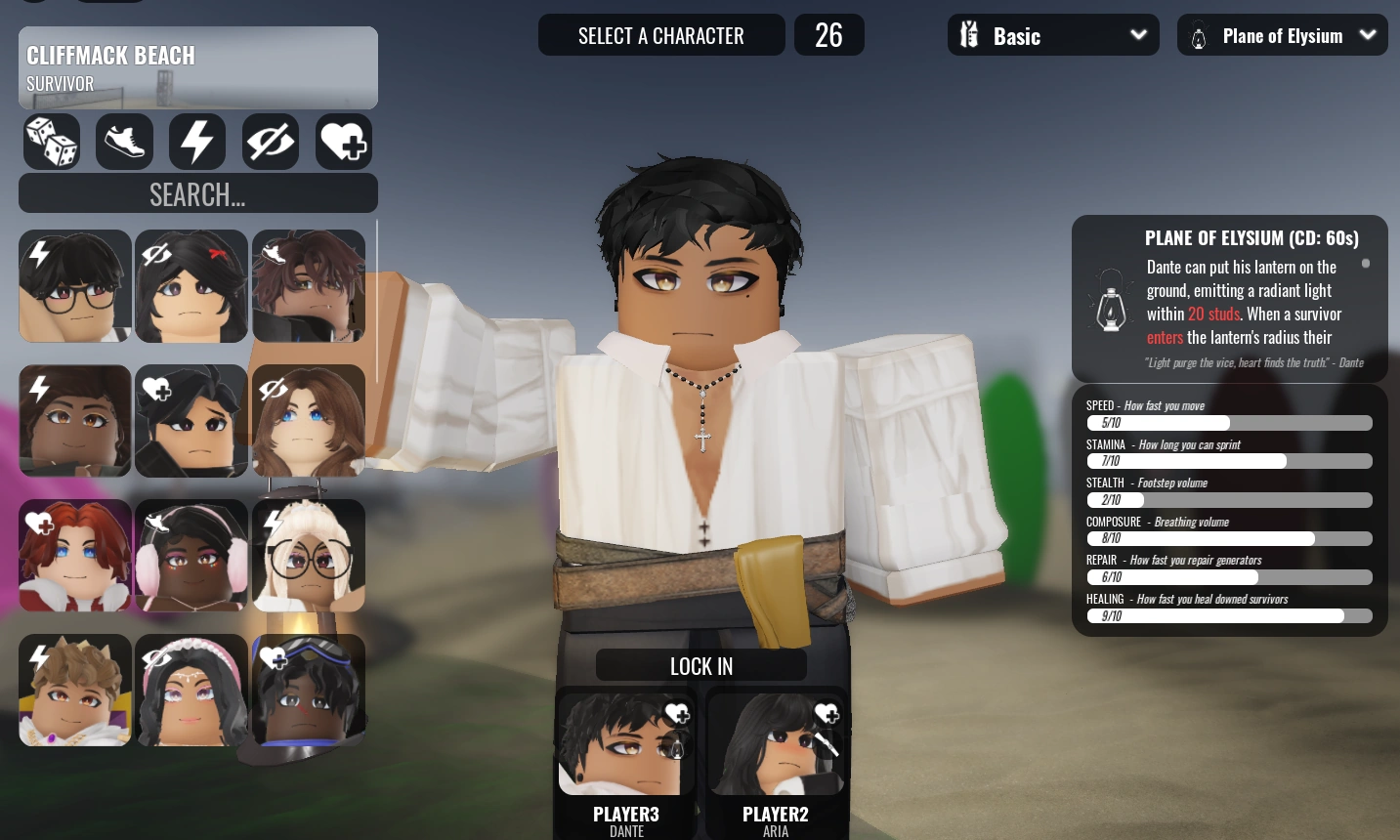Click the crossed-out eye stealth filter icon
This screenshot has height=840, width=1400.
[271, 142]
